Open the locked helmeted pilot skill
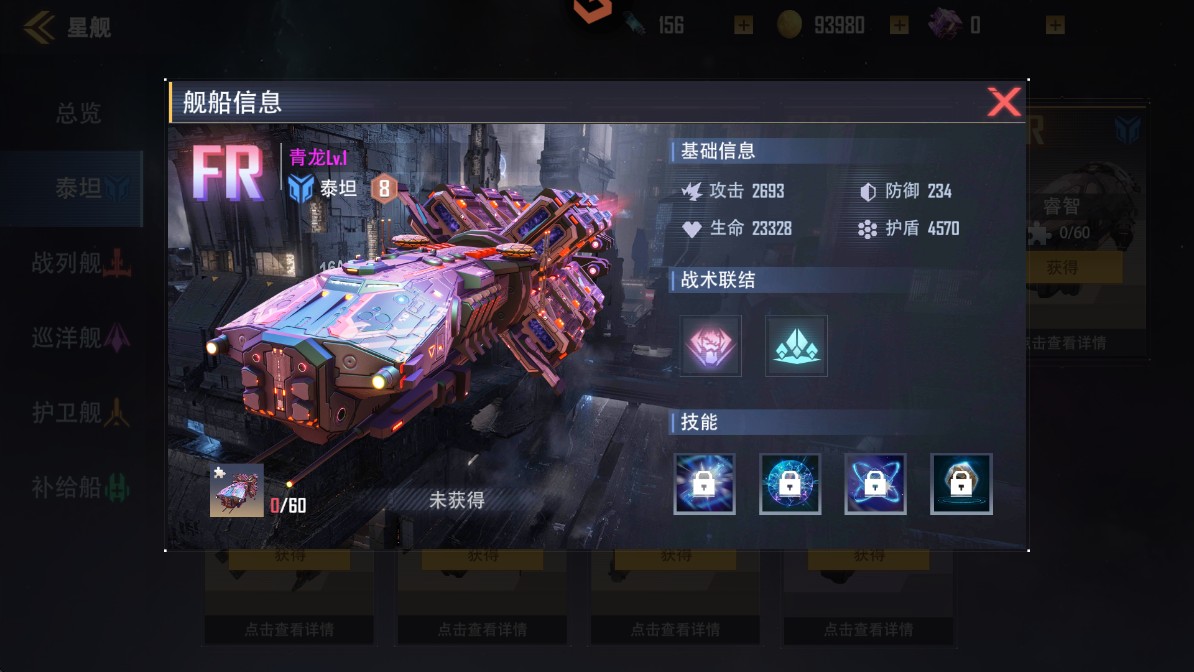This screenshot has width=1194, height=672. click(x=961, y=484)
